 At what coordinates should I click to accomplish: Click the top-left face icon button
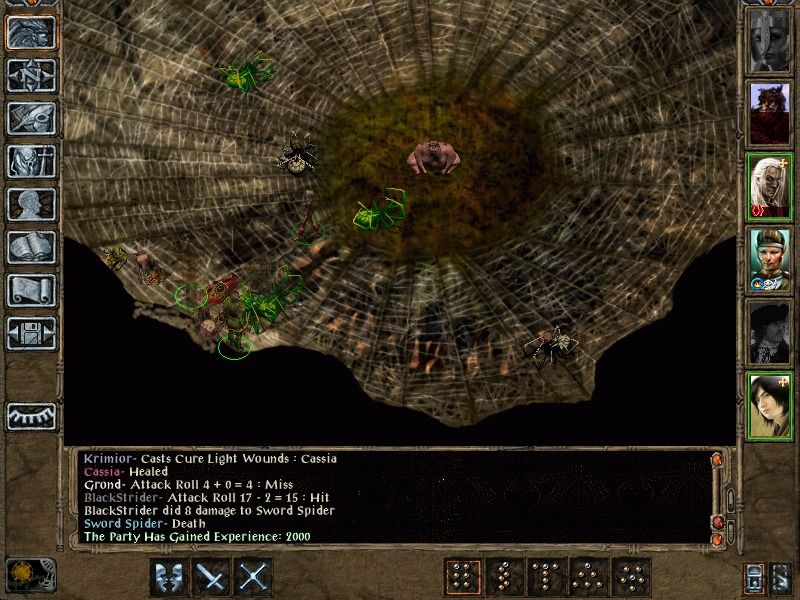tap(31, 33)
